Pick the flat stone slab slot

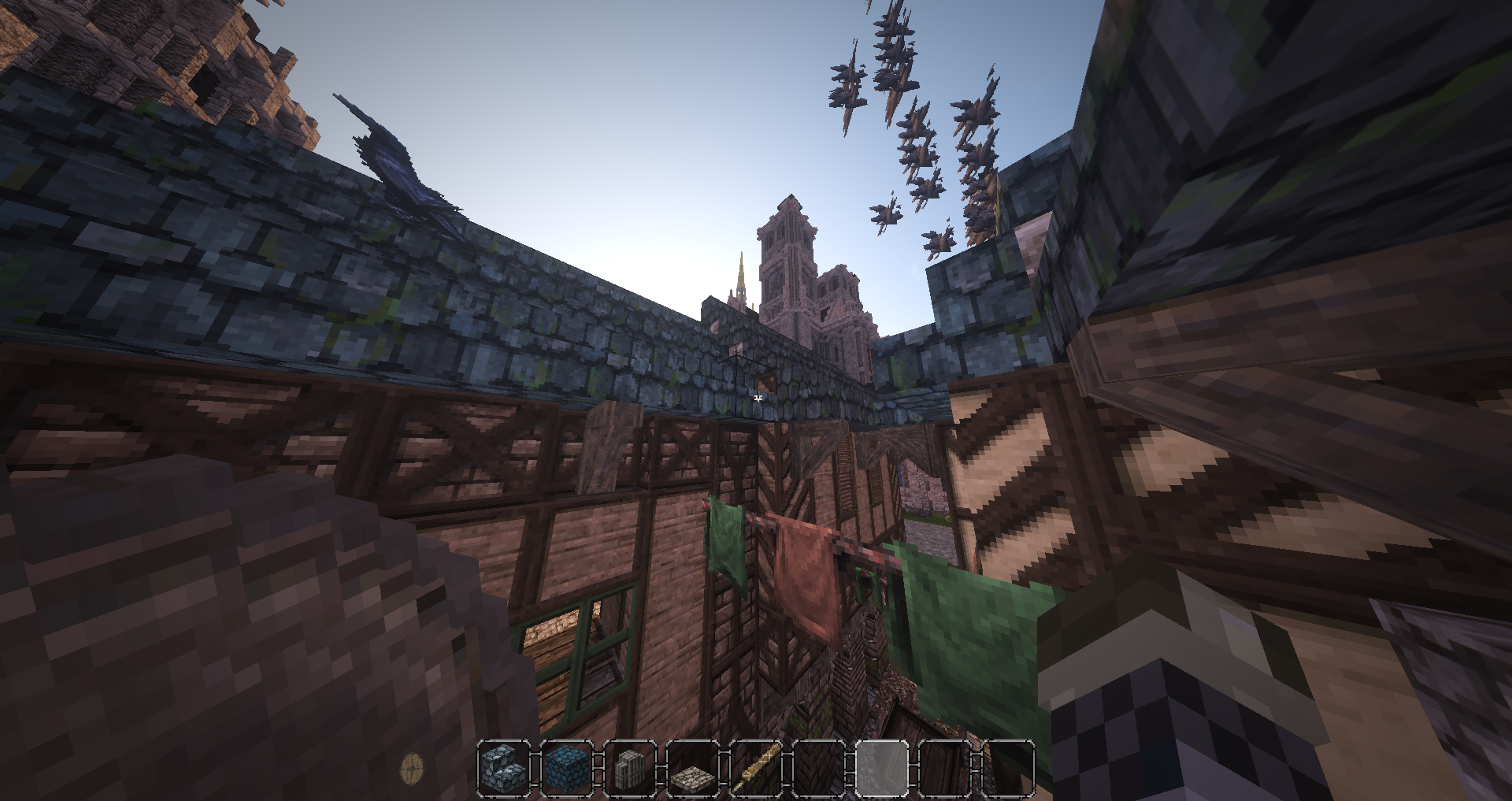point(693,768)
